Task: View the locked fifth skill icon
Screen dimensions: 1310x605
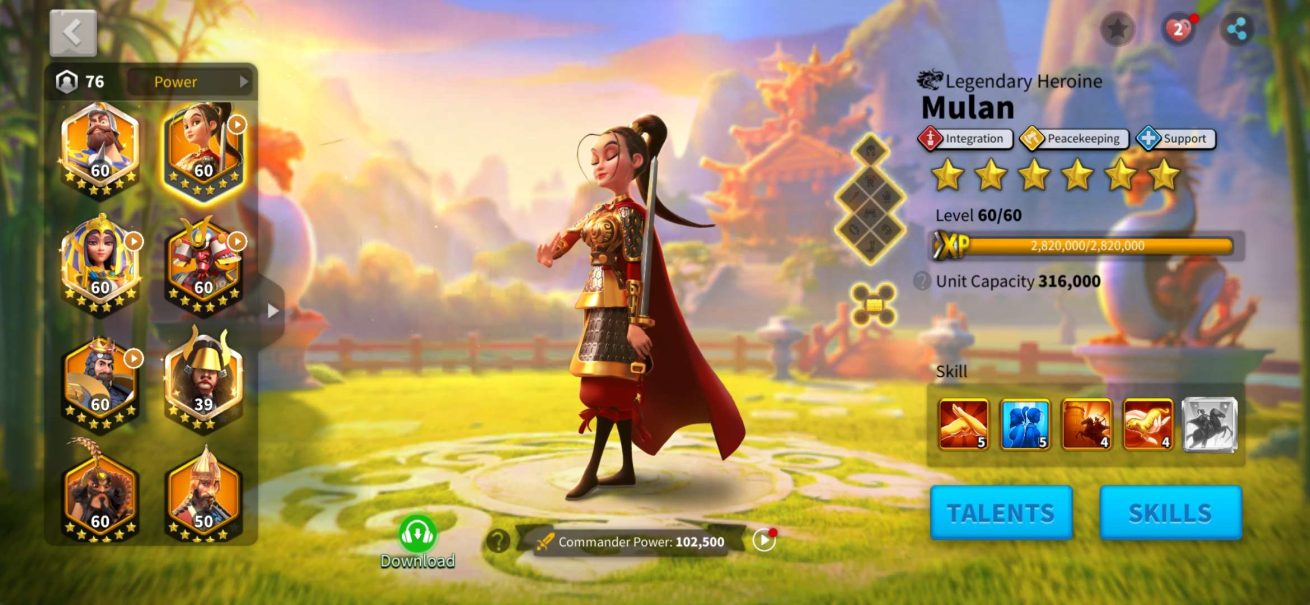Action: [x=1210, y=424]
